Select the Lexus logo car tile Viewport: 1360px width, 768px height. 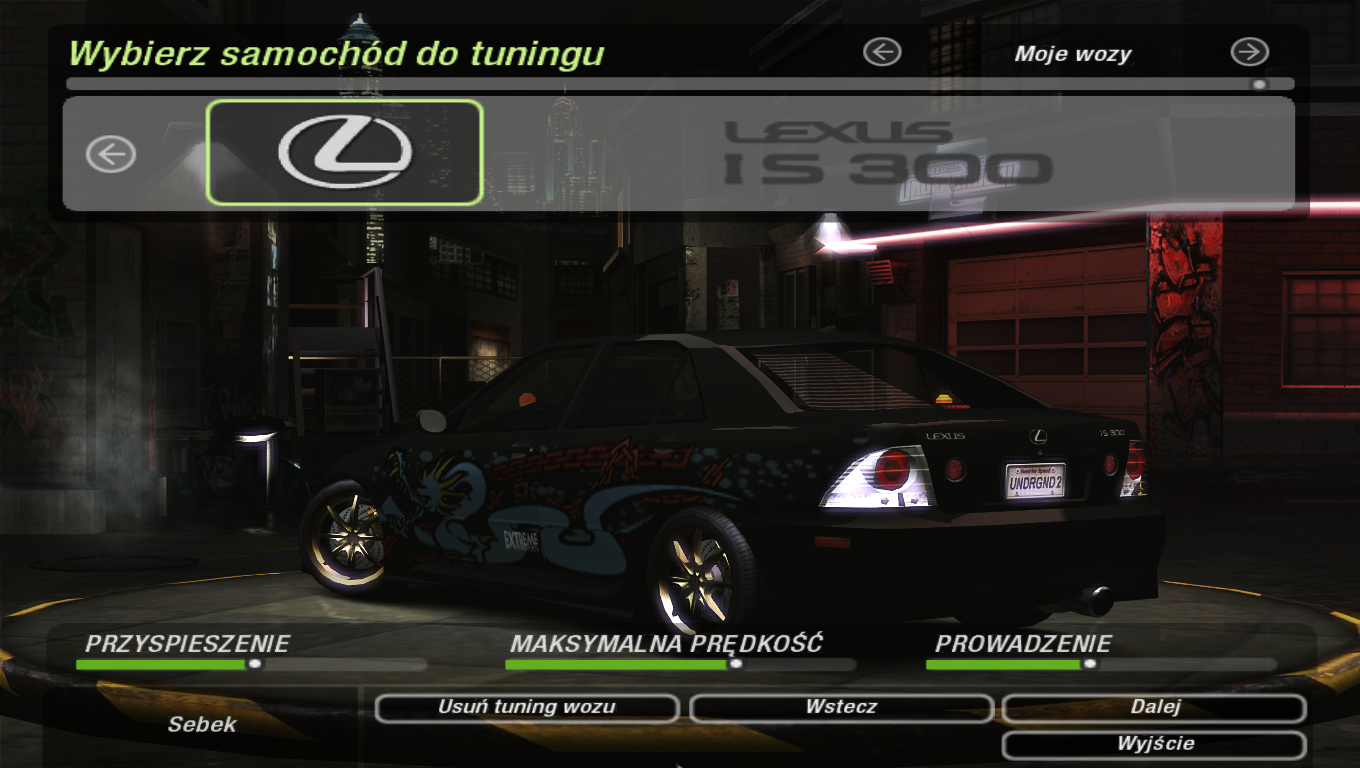point(345,152)
